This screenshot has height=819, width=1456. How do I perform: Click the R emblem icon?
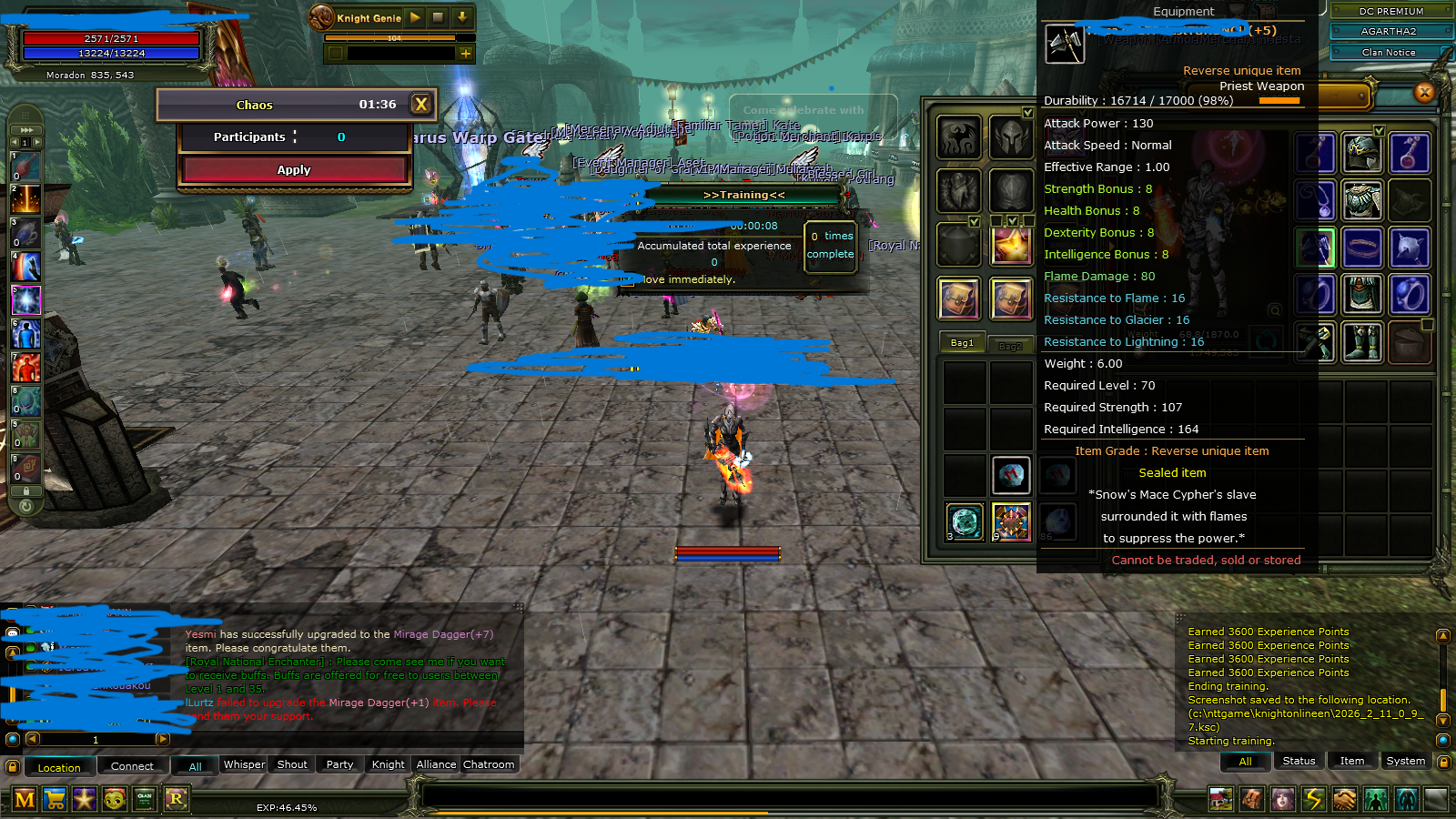[177, 799]
